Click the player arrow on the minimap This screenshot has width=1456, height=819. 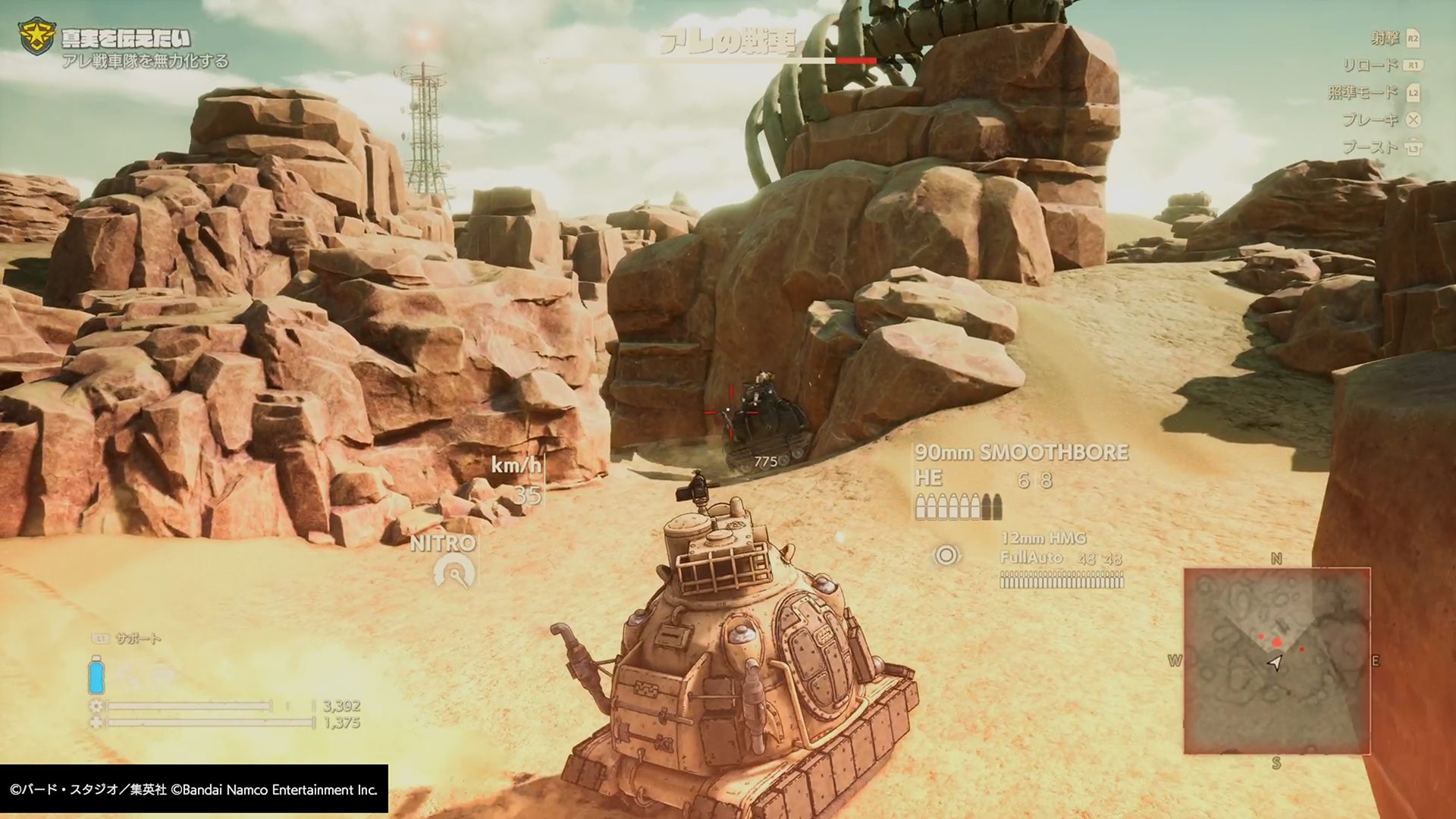[x=1276, y=664]
